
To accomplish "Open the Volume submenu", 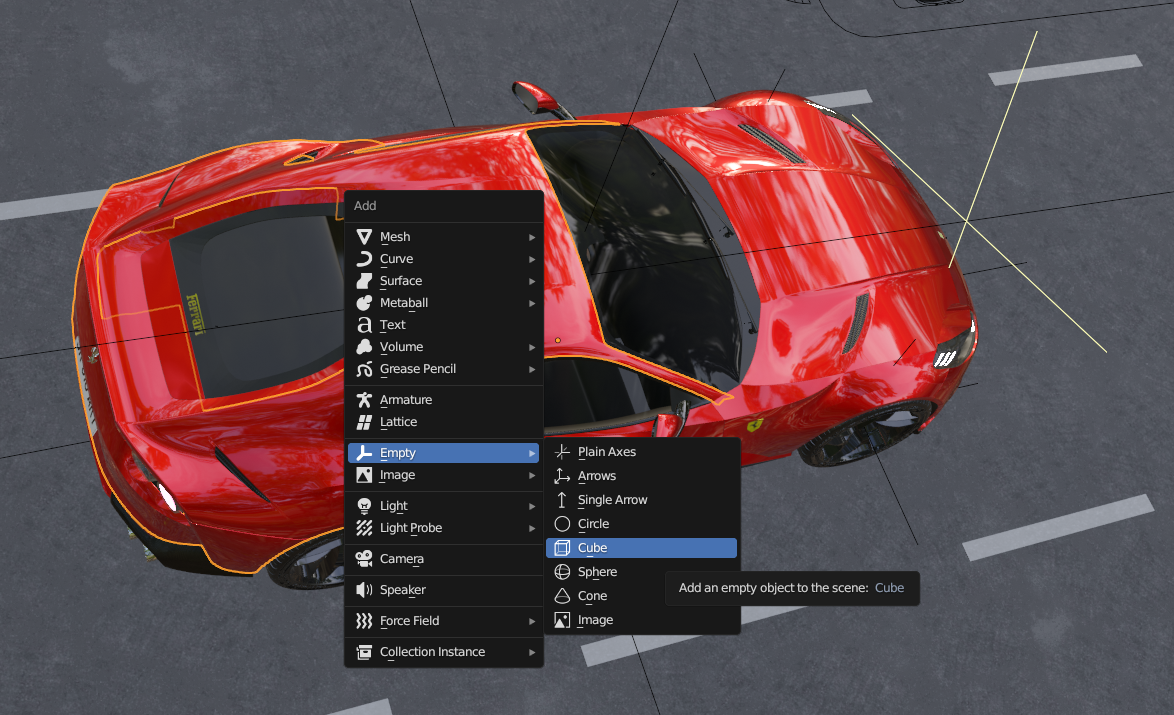I will click(401, 347).
